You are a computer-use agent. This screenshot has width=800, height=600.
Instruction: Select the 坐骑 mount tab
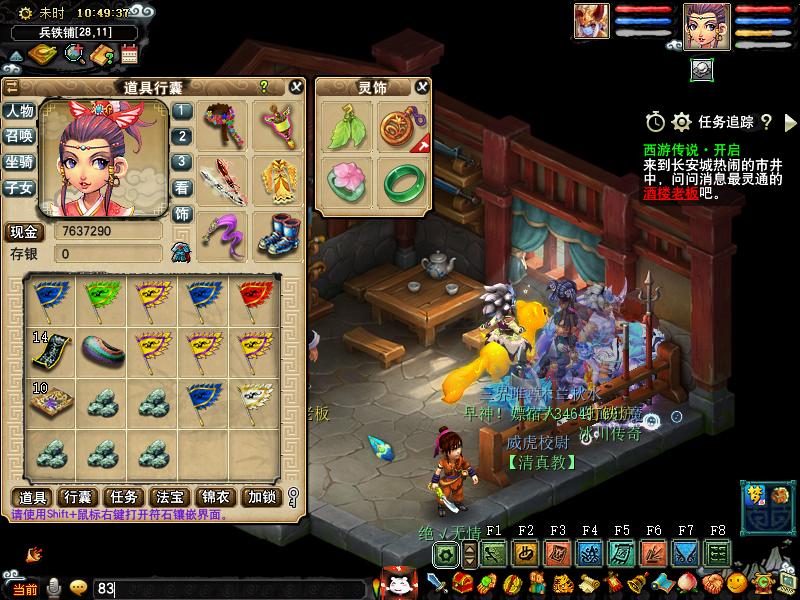coord(19,161)
